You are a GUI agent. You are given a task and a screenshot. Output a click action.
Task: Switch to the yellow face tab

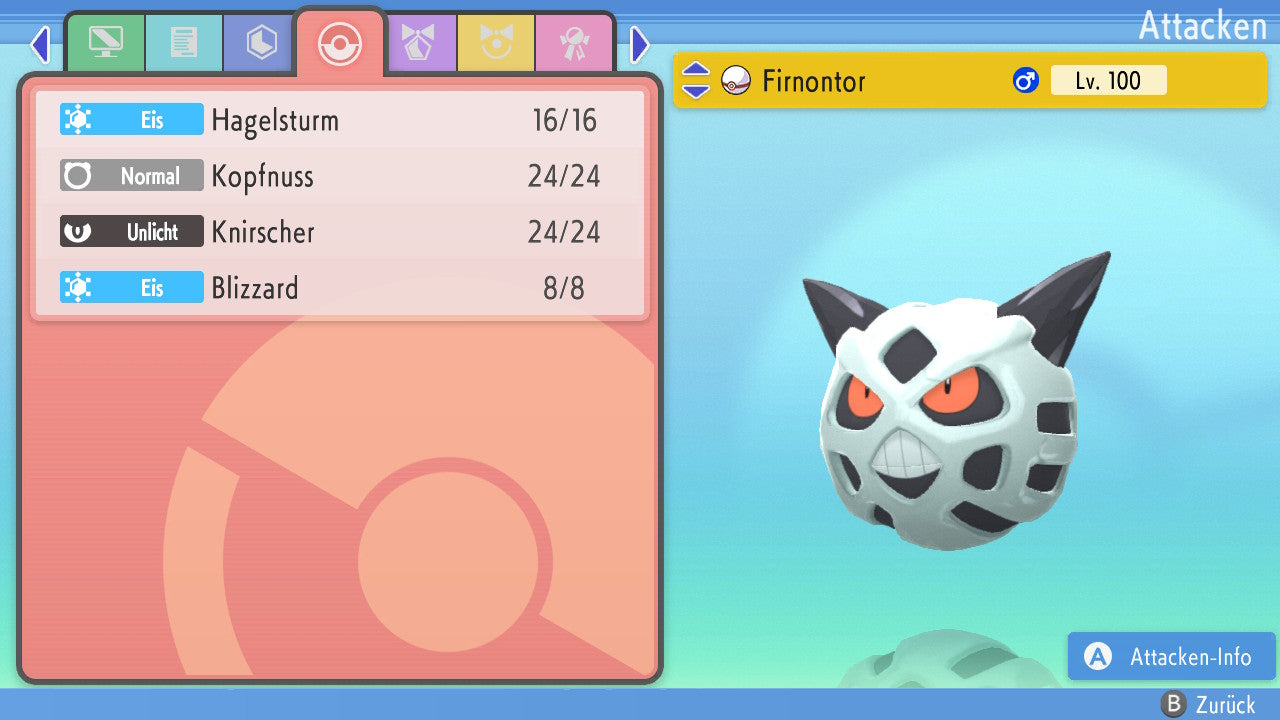point(496,43)
